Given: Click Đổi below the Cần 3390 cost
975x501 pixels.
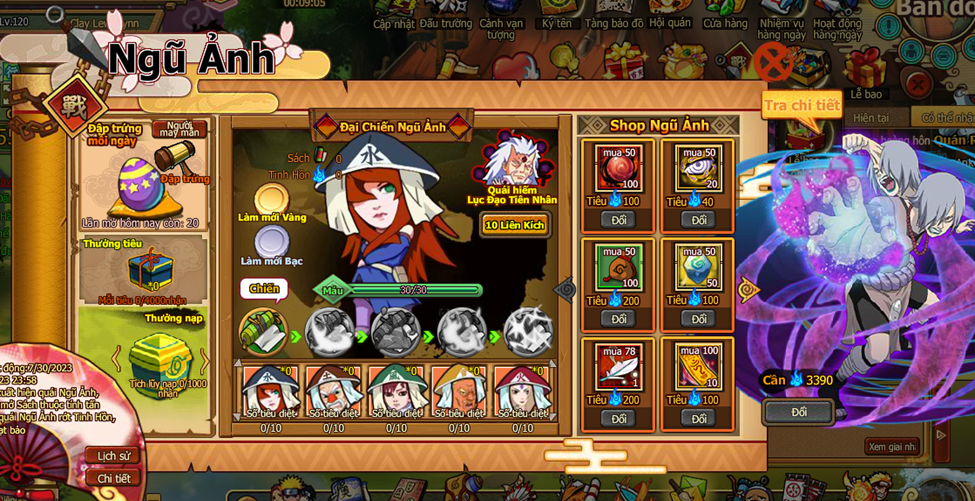Looking at the screenshot, I should coord(799,412).
